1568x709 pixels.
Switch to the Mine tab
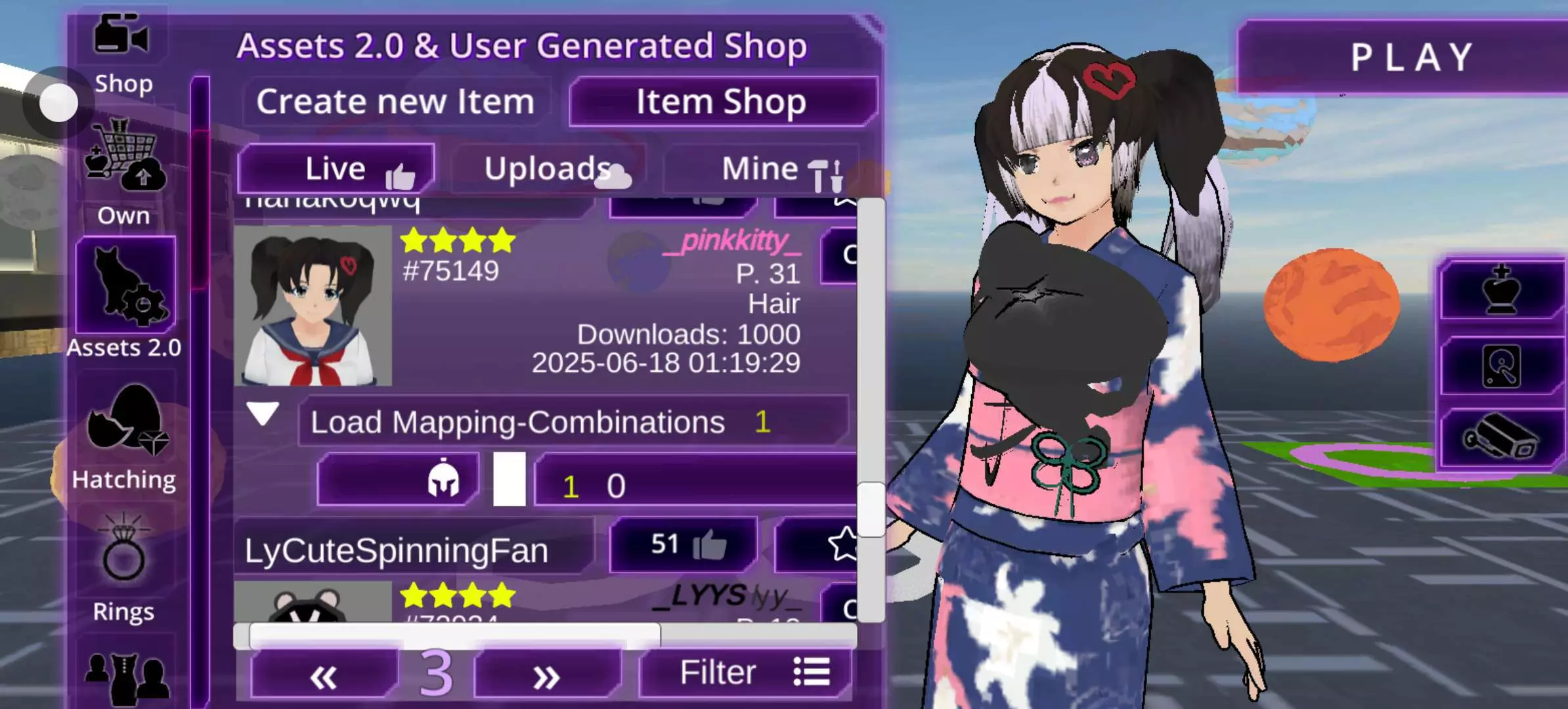762,169
